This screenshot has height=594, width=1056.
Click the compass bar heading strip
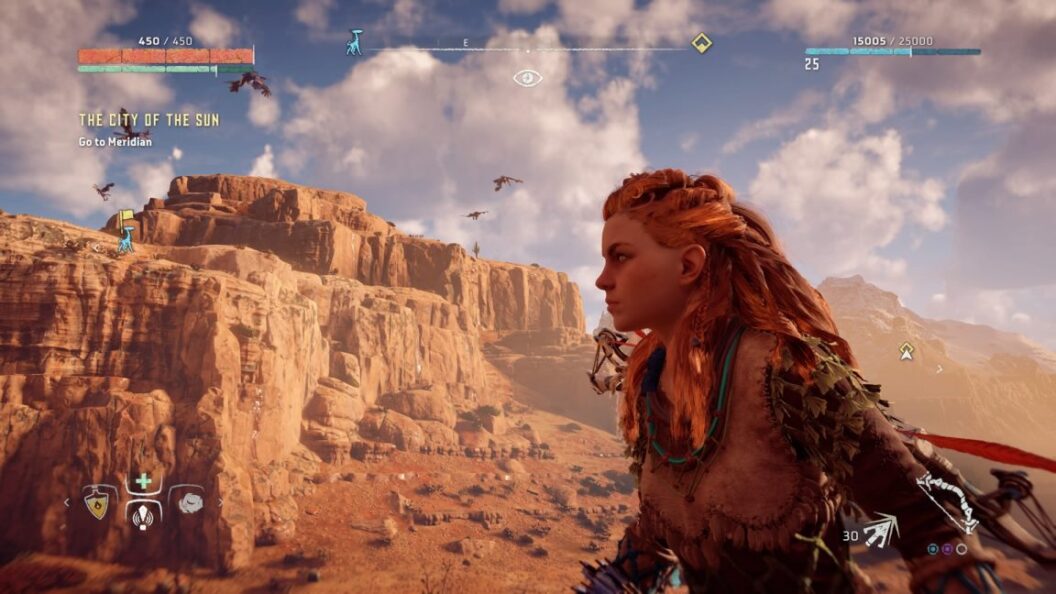pyautogui.click(x=527, y=48)
